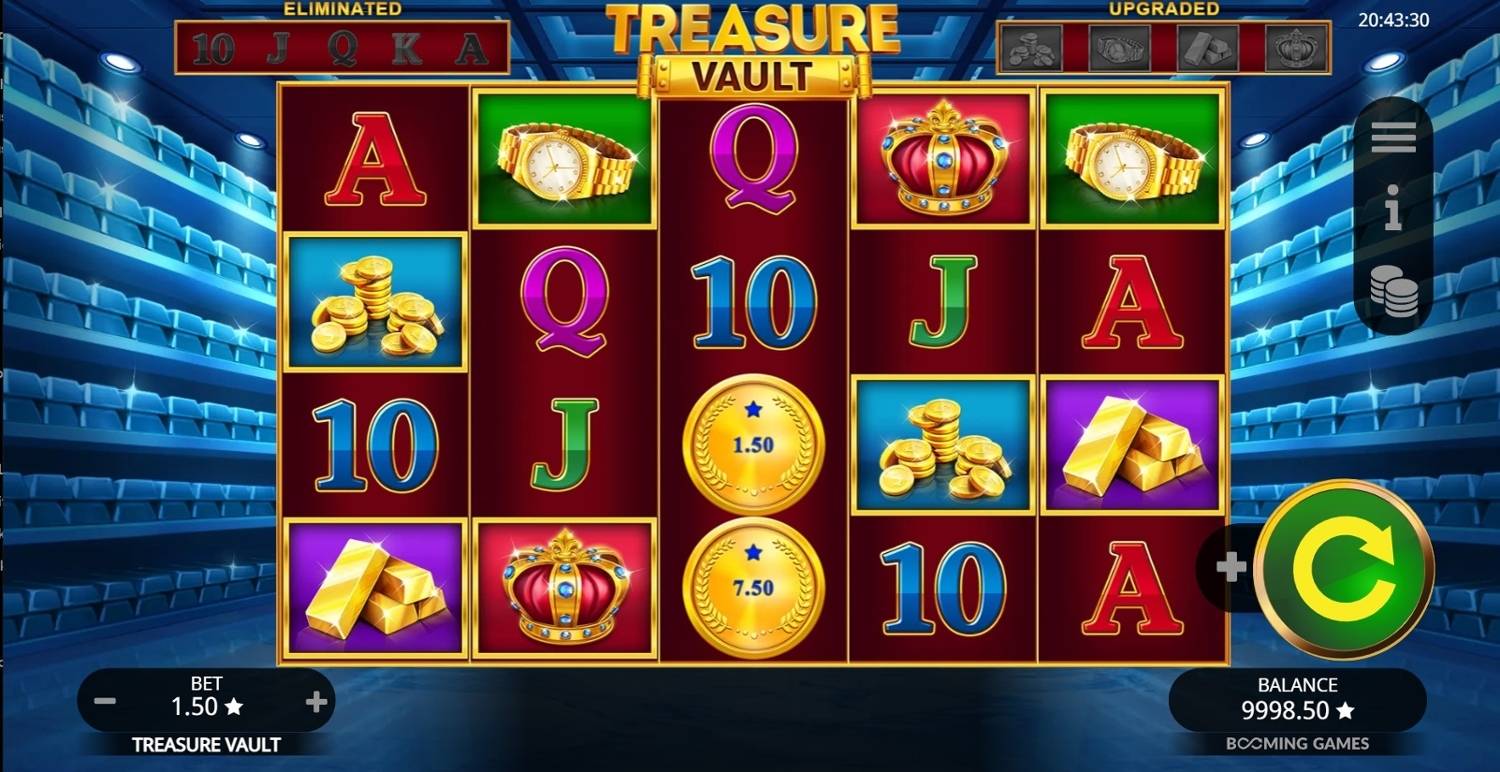This screenshot has width=1500, height=772.
Task: Select the crown icon in the Upgraded bar
Action: (1297, 45)
